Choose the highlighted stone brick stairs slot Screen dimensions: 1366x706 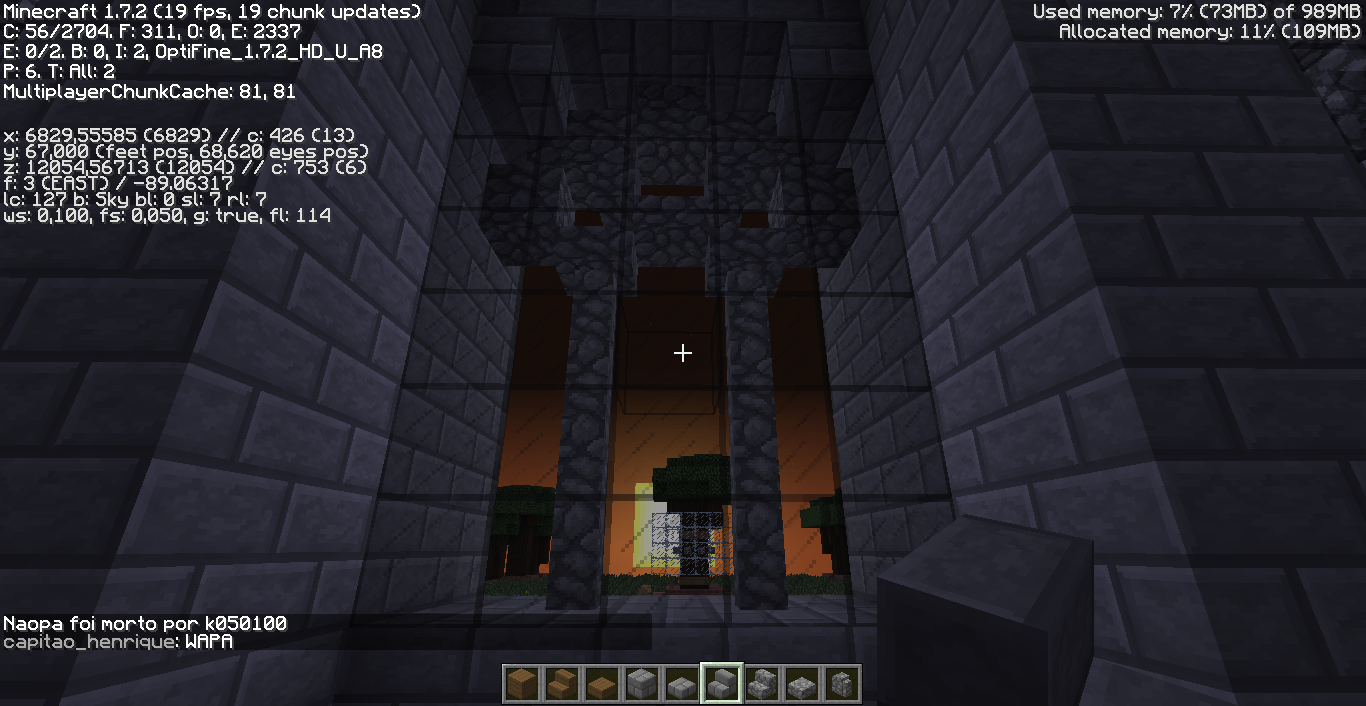pyautogui.click(x=722, y=684)
